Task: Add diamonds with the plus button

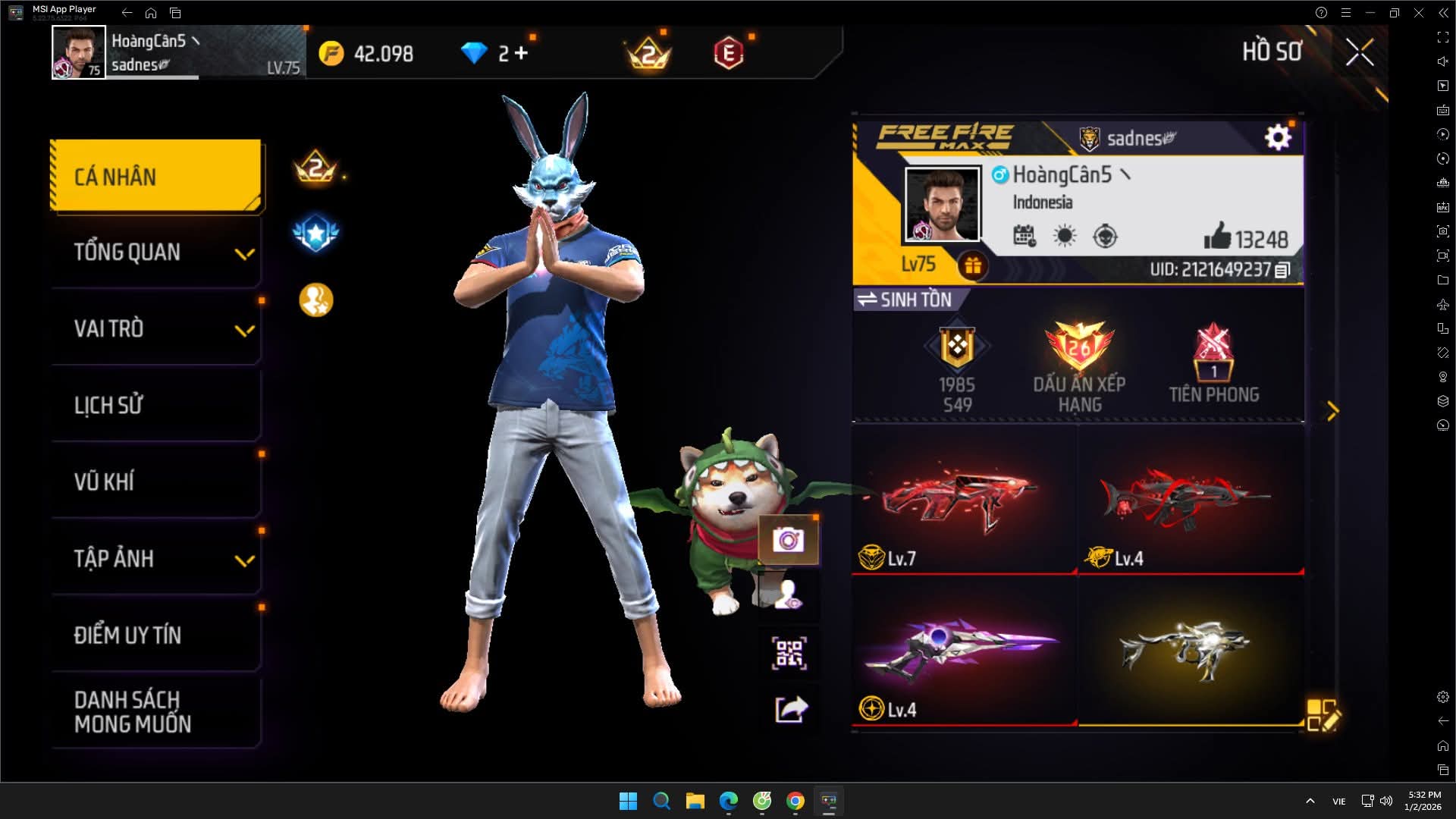Action: [521, 53]
